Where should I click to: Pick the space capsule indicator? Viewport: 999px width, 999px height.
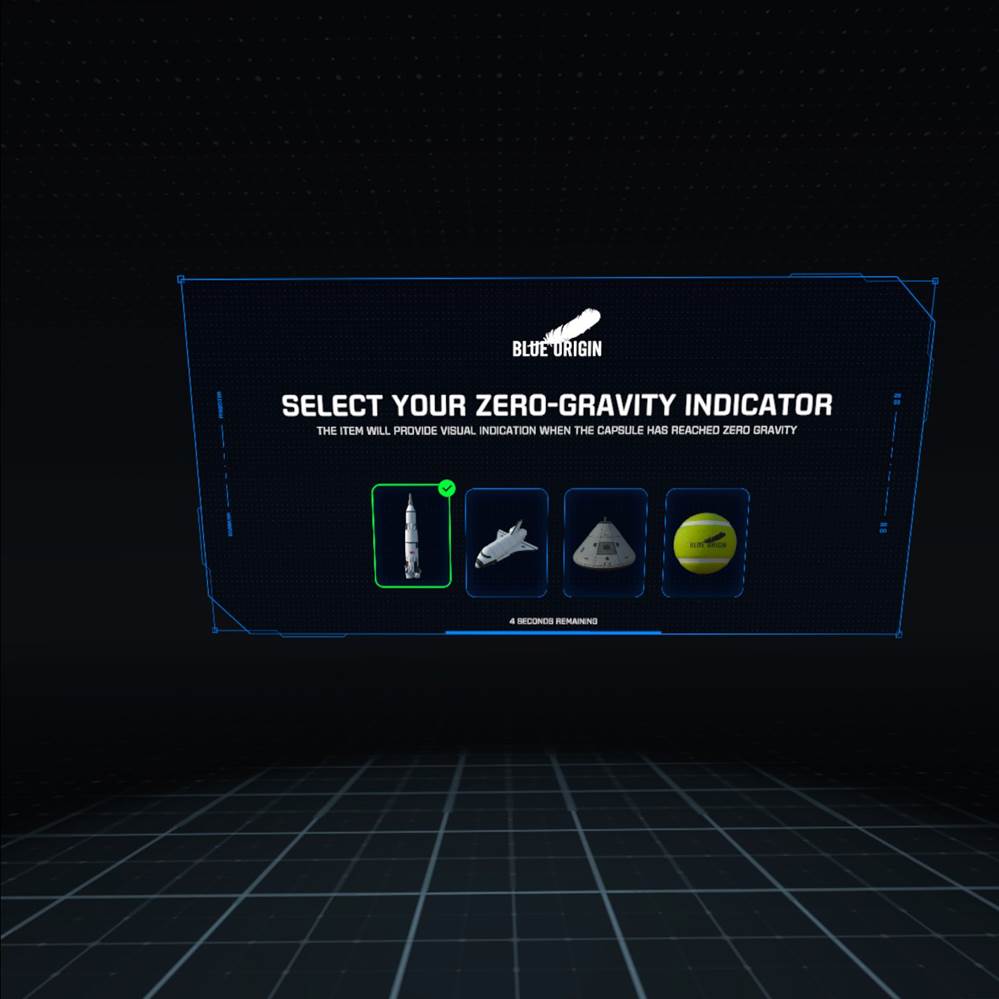605,543
